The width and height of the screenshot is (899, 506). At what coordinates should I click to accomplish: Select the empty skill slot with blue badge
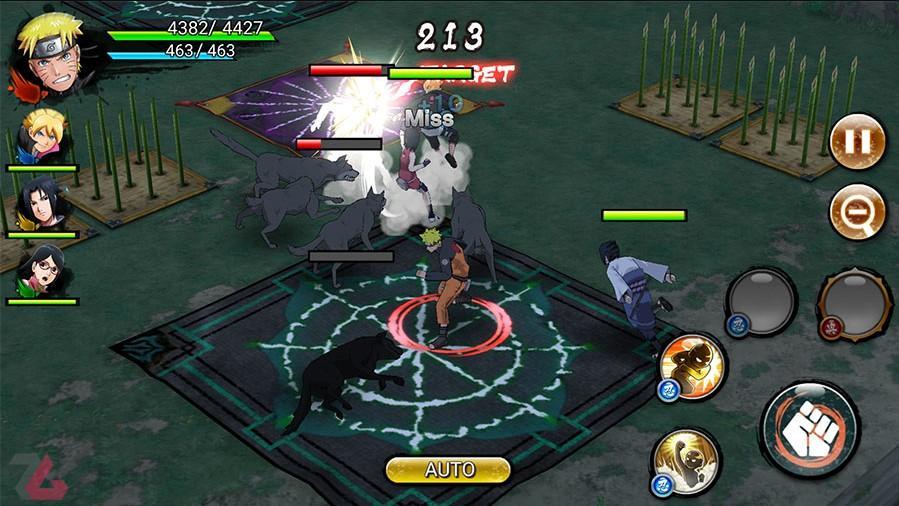point(760,300)
